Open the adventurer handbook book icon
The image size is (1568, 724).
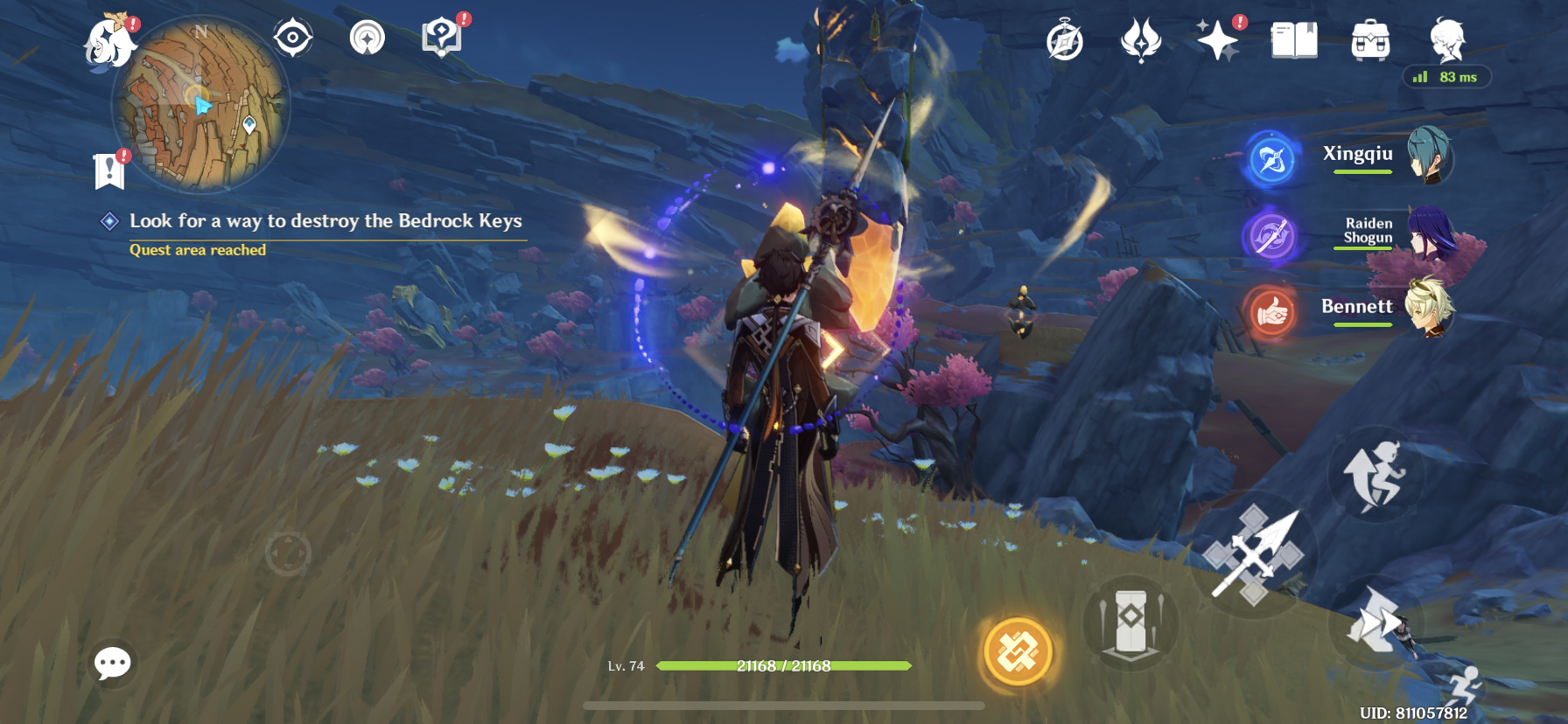[1294, 41]
